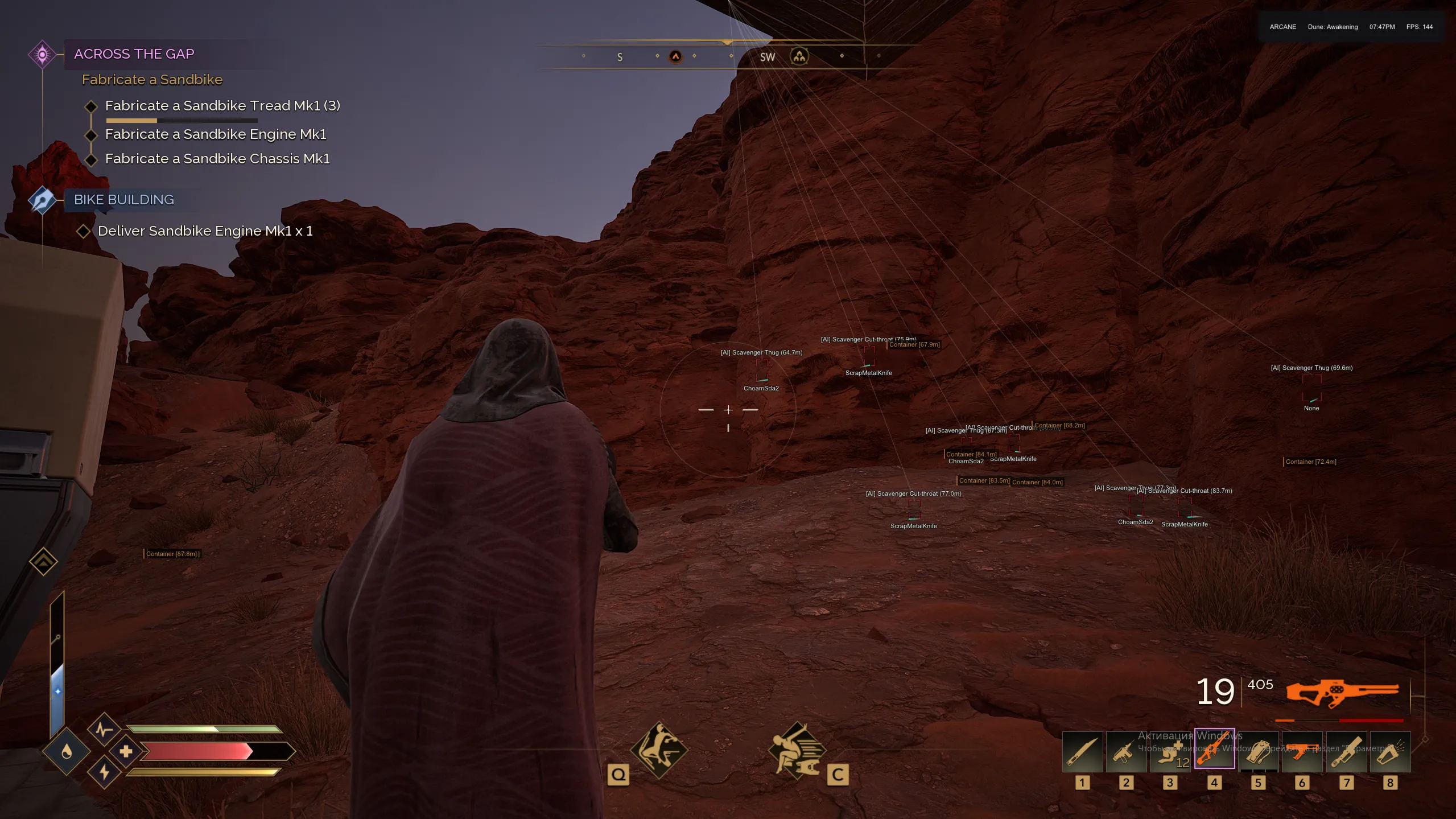Select the ARCANE overlay menu item
This screenshot has height=819, width=1456.
point(1282,26)
